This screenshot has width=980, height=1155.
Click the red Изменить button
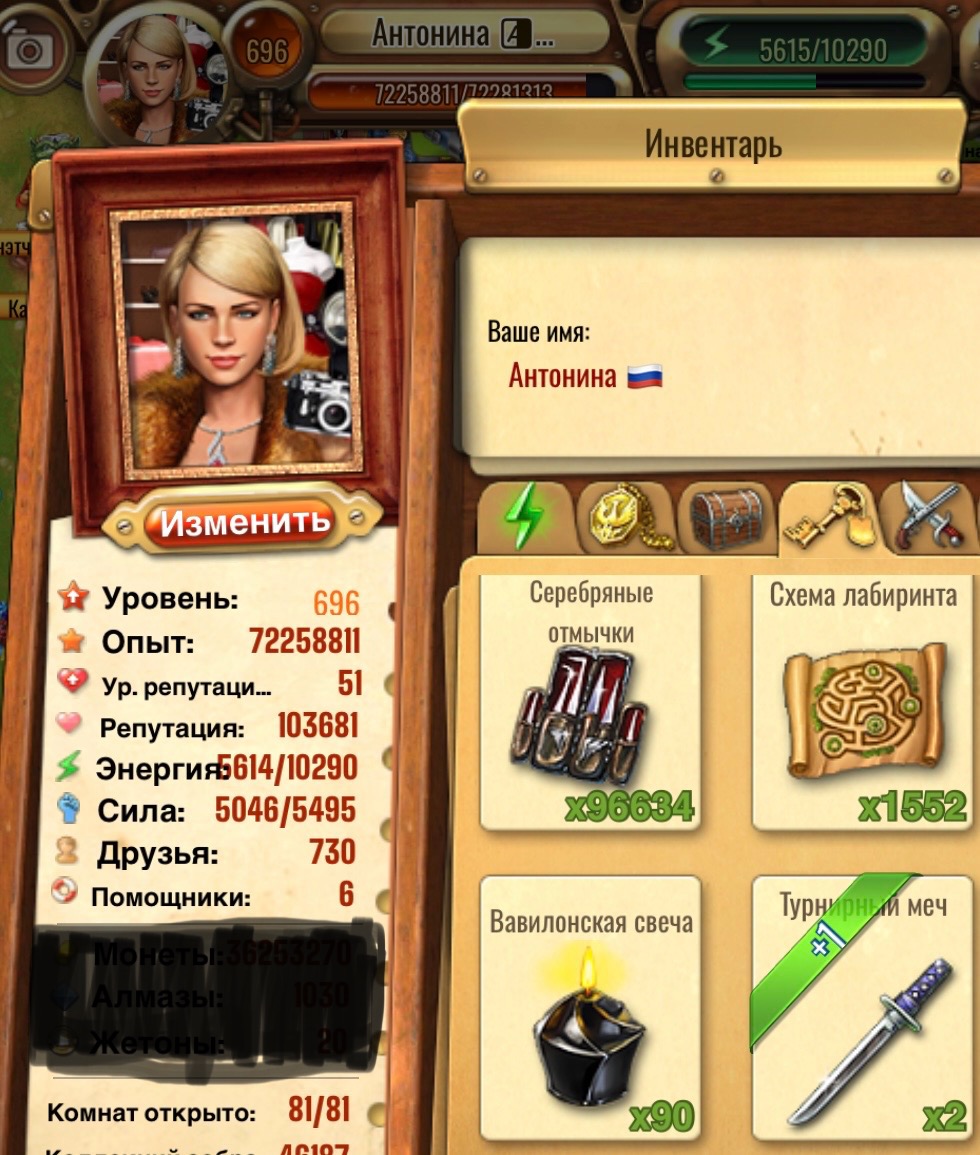click(x=245, y=522)
